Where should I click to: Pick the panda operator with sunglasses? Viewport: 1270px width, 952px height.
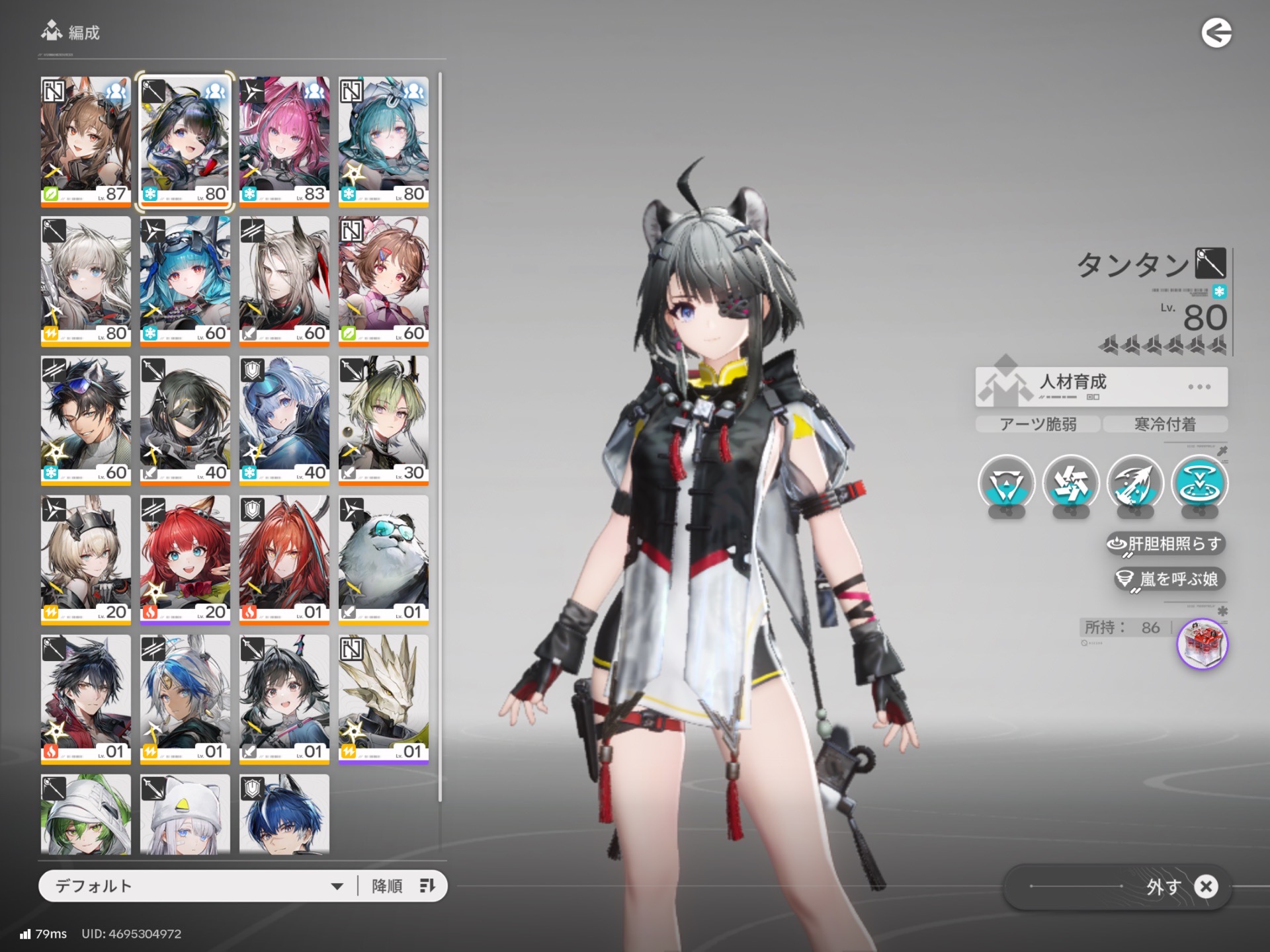pos(384,559)
